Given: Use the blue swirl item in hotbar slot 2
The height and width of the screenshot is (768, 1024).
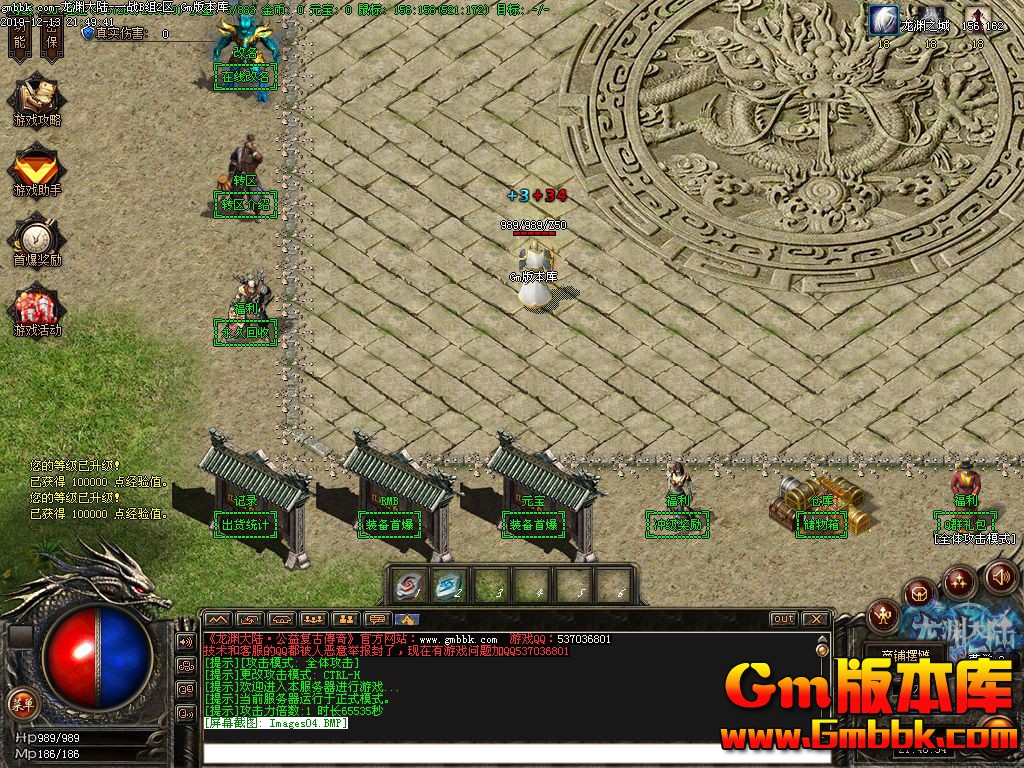Looking at the screenshot, I should click(451, 584).
